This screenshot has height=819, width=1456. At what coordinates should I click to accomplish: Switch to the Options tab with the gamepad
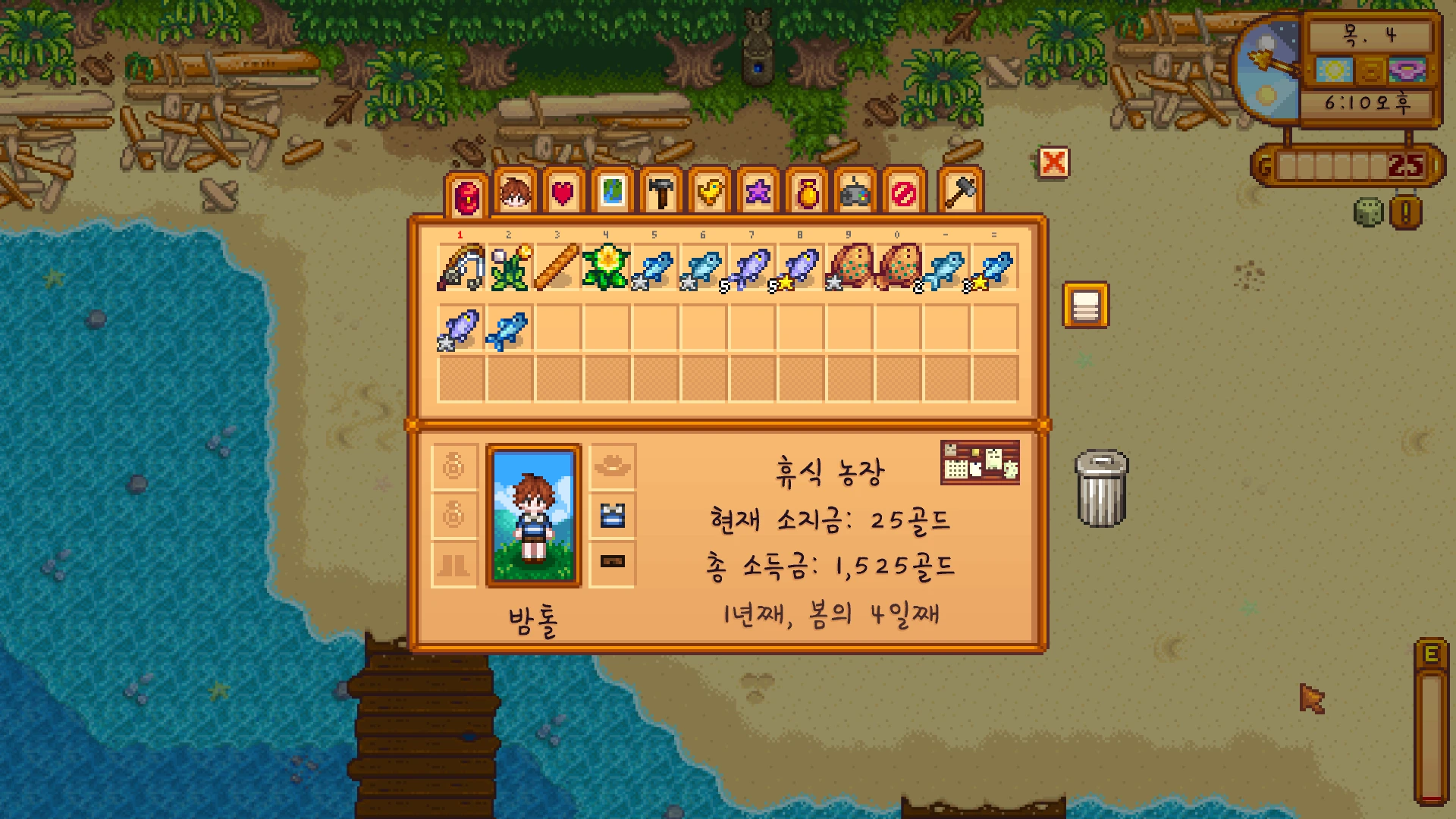click(855, 193)
